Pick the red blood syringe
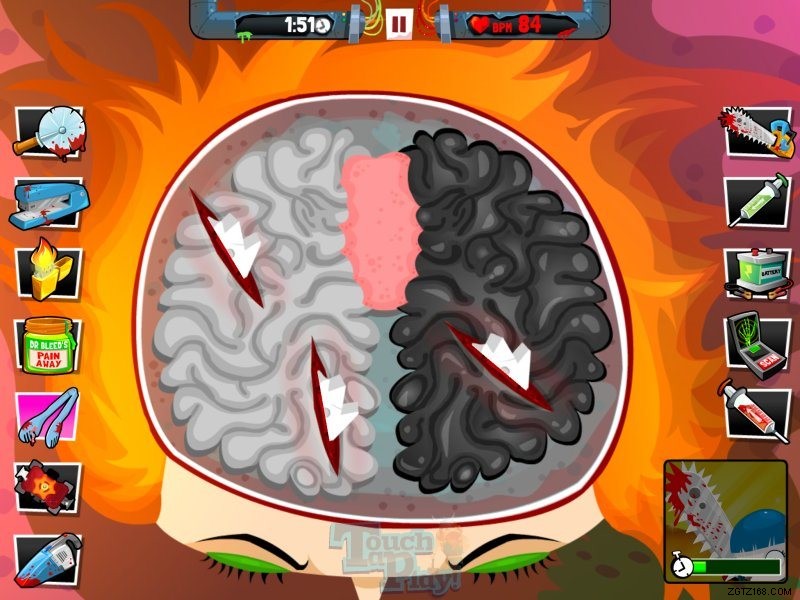800x600 pixels. (752, 410)
